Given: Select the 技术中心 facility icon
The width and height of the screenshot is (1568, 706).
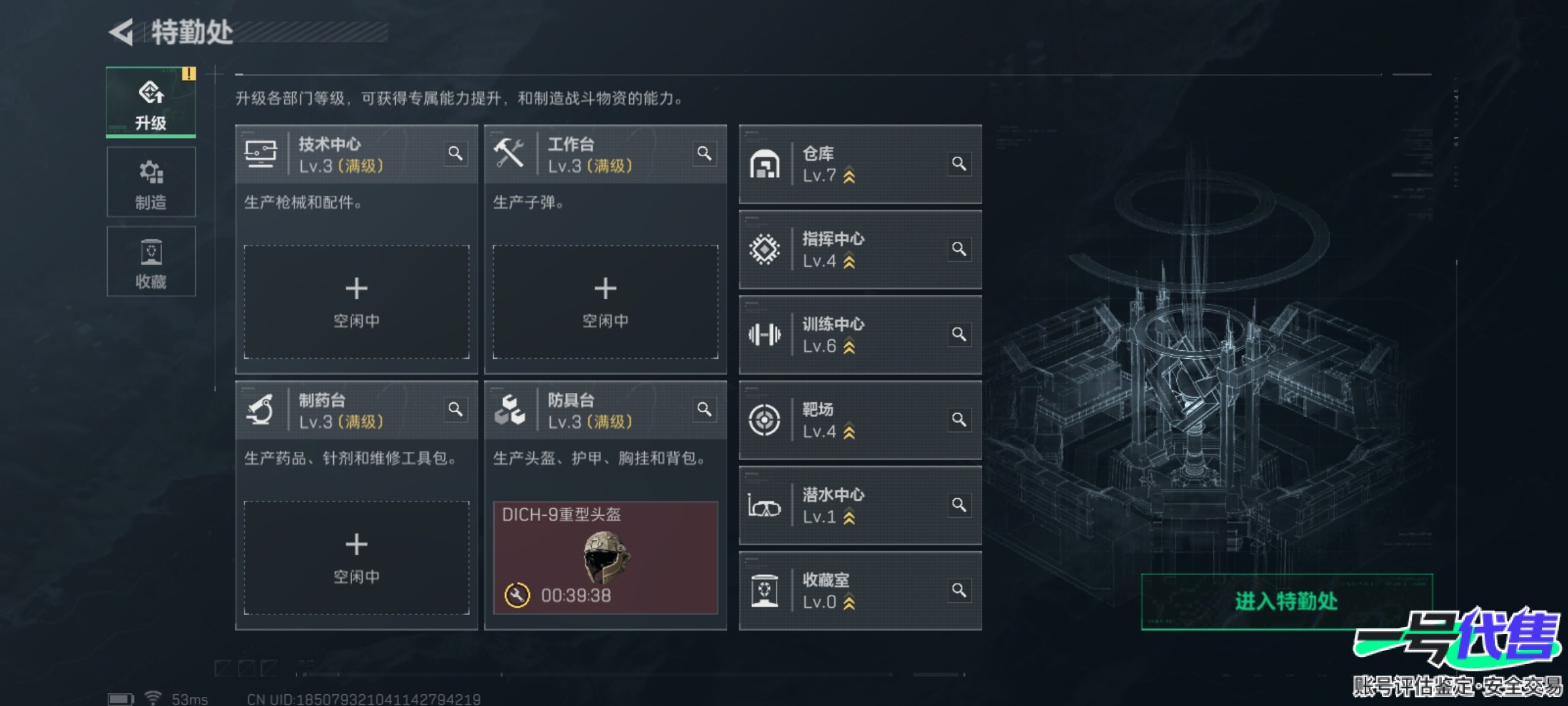Looking at the screenshot, I should point(261,154).
